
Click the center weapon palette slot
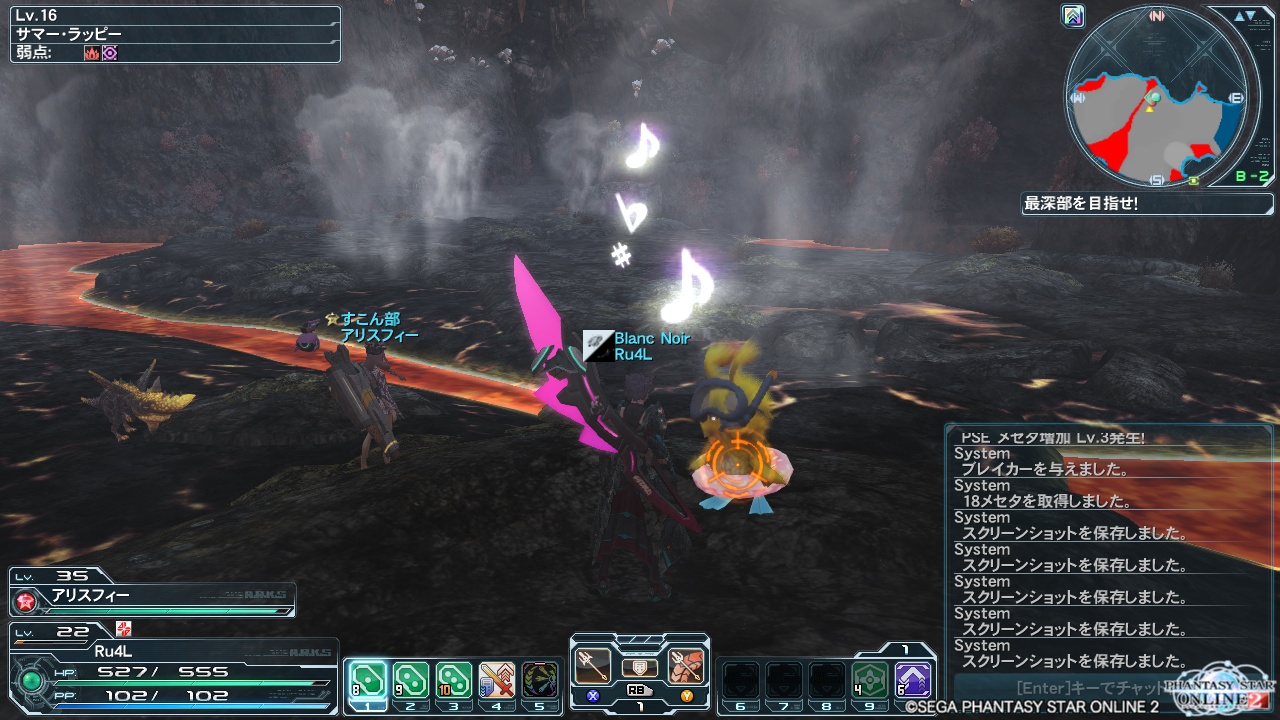640,668
